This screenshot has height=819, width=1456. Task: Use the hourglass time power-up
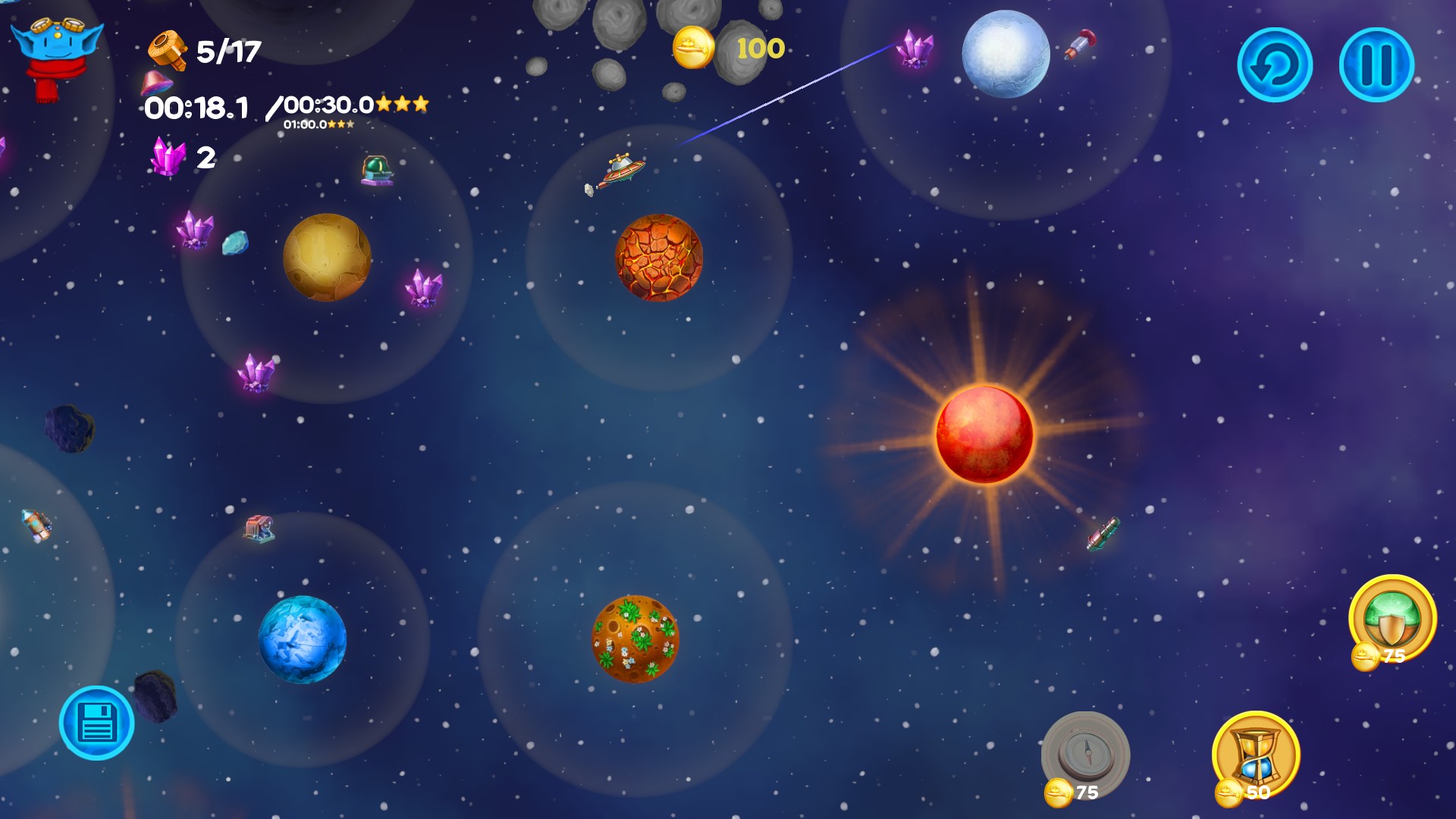(x=1256, y=753)
